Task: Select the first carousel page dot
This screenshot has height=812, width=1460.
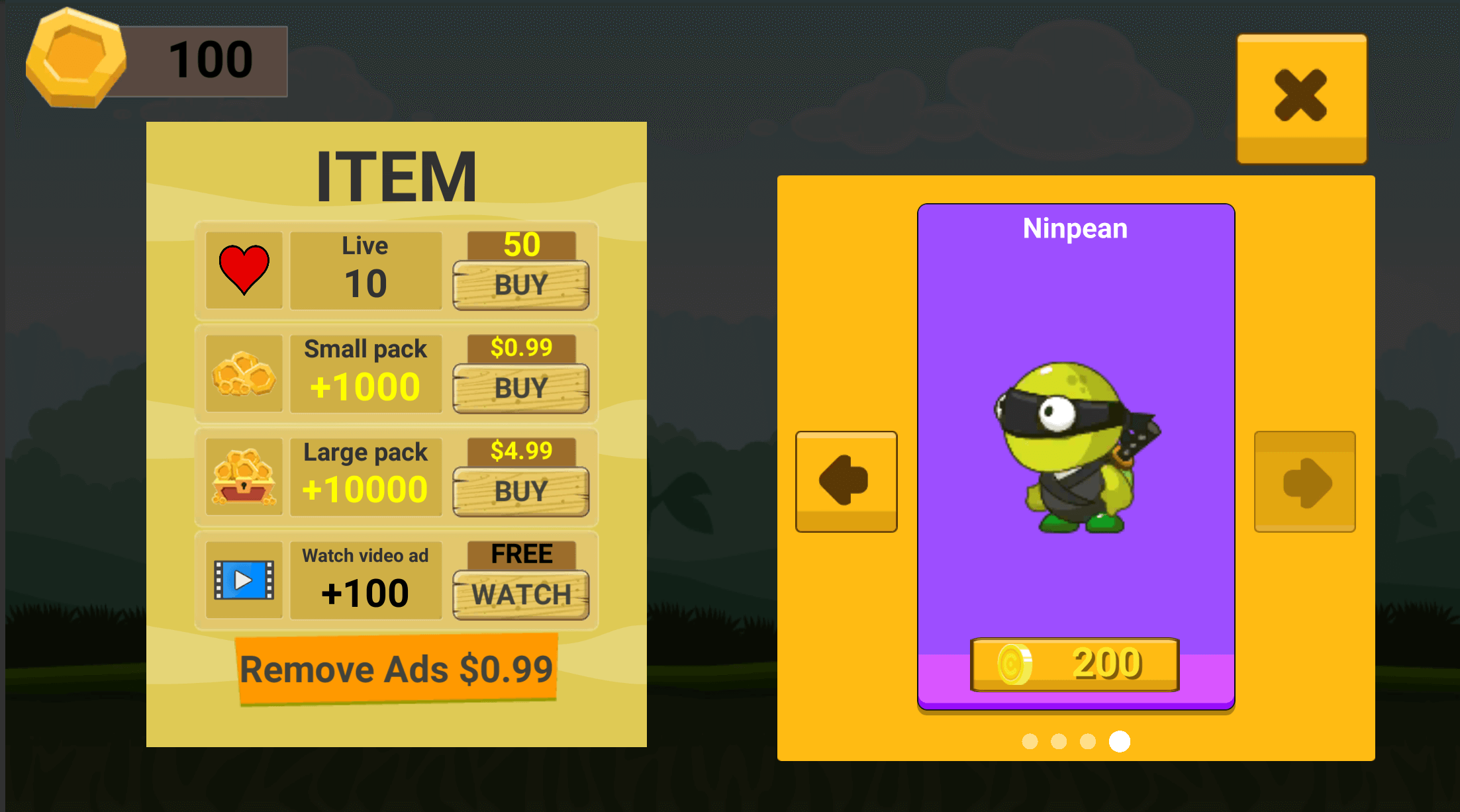Action: tap(1029, 742)
